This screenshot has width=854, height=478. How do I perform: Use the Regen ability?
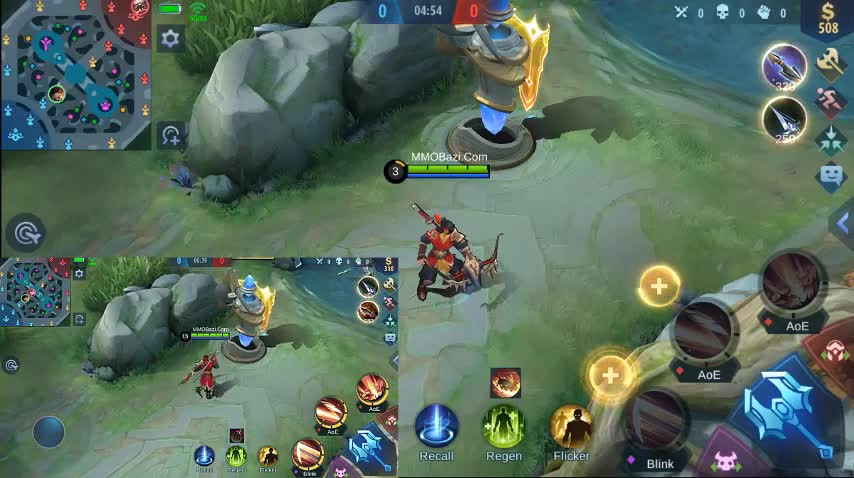click(504, 426)
